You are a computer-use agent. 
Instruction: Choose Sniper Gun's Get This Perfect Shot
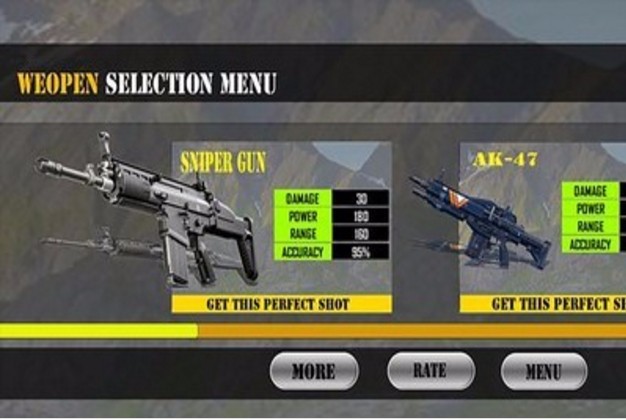(281, 303)
